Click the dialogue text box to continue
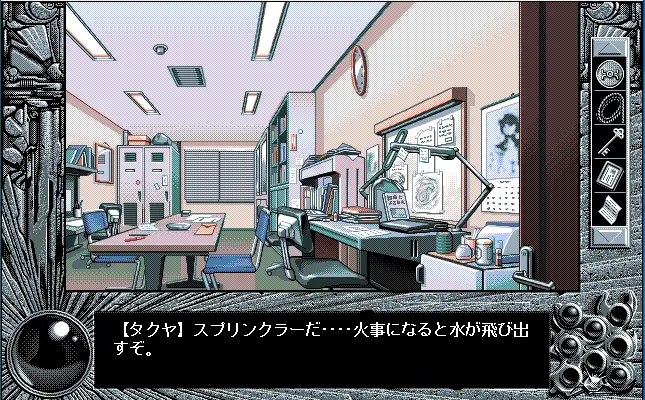This screenshot has height=400, width=645. [x=320, y=347]
